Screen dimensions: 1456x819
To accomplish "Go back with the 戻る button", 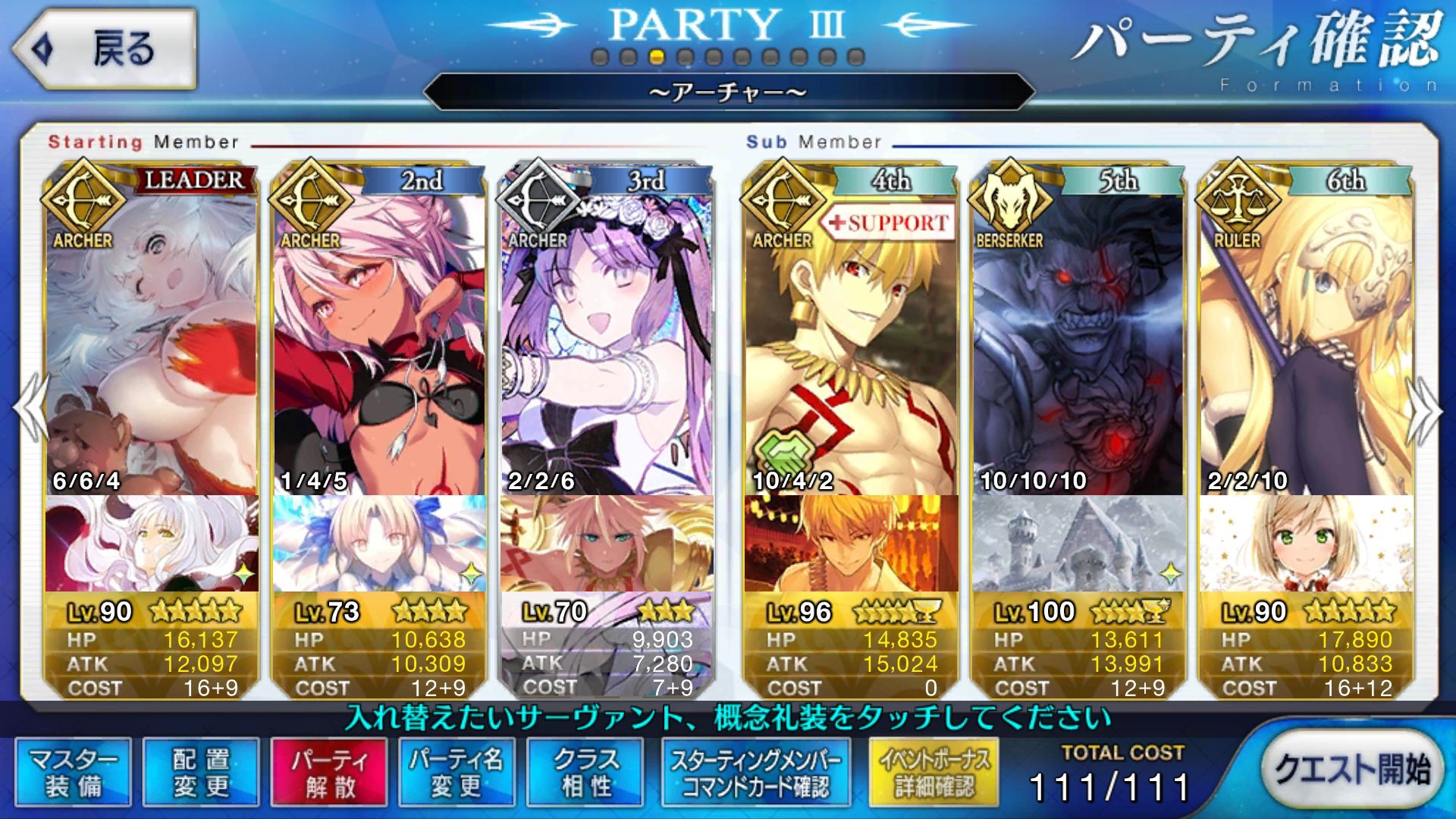I will (x=104, y=49).
